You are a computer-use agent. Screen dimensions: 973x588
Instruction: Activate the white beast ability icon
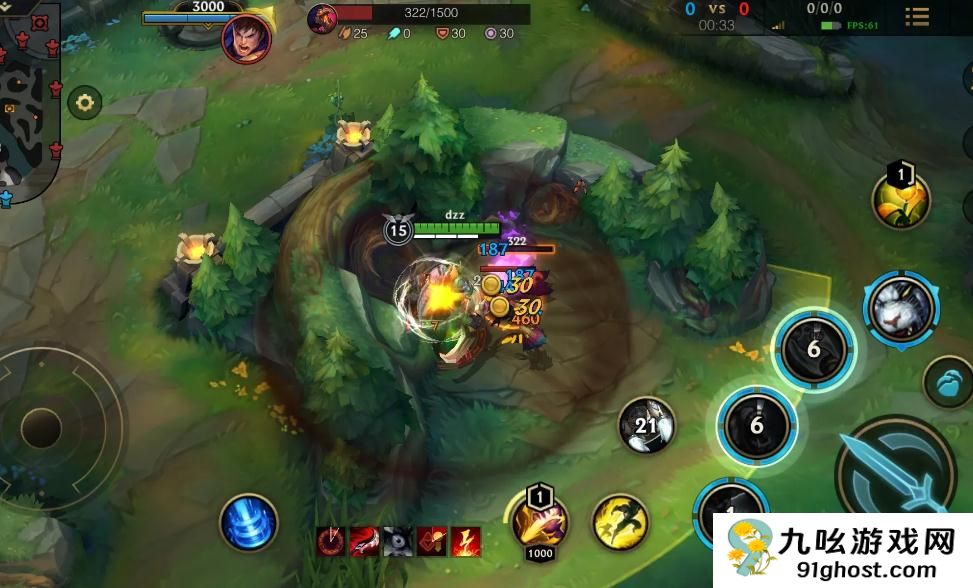[x=900, y=308]
